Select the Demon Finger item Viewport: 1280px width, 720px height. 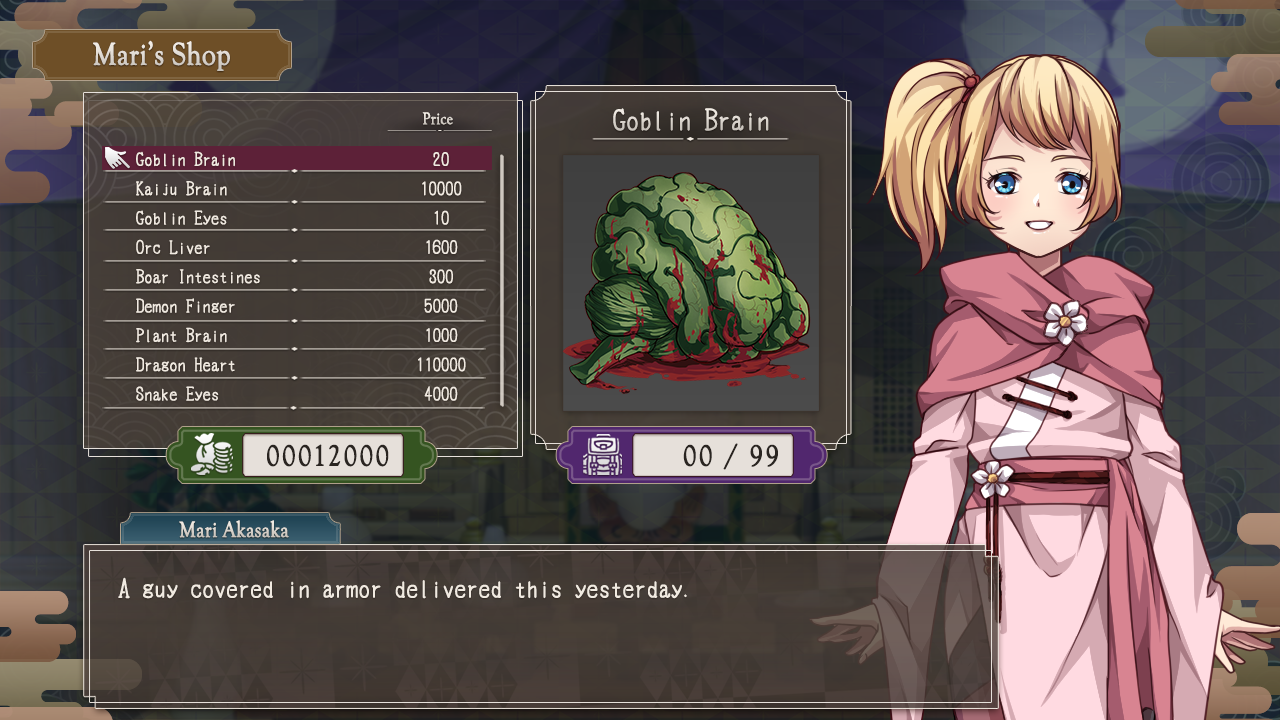click(297, 306)
